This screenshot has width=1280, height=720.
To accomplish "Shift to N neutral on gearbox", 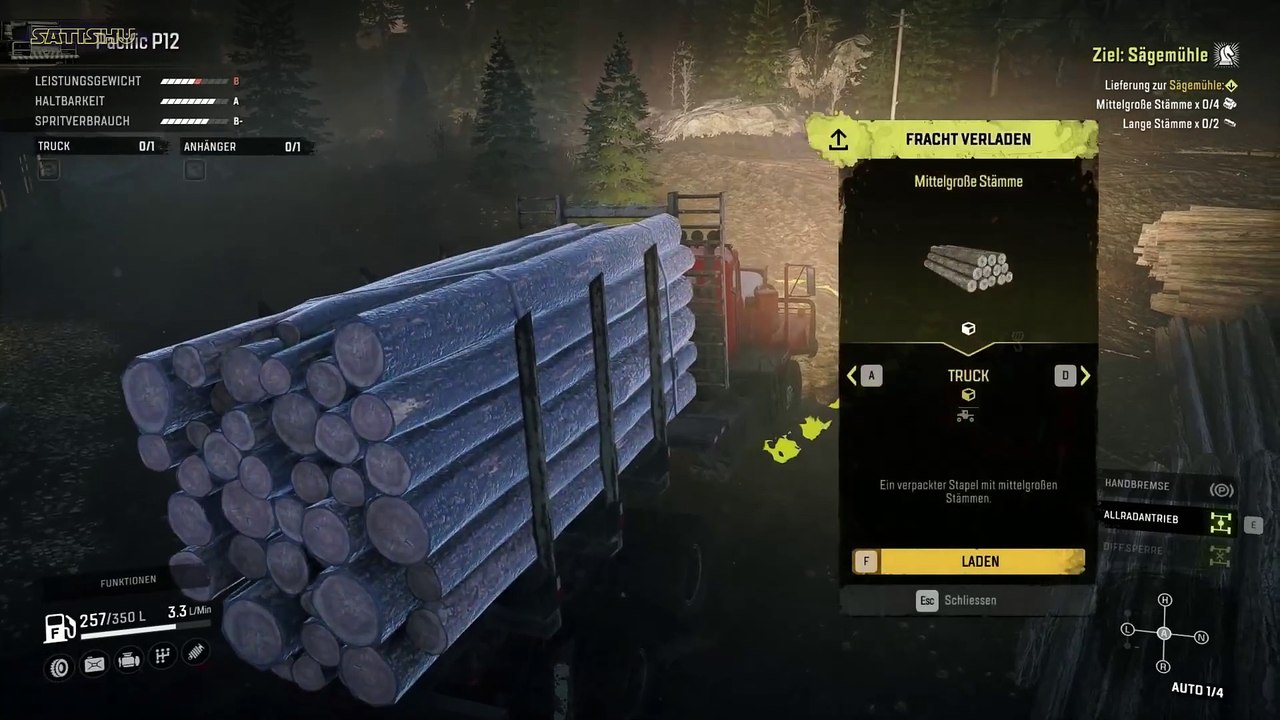I will click(x=1202, y=637).
